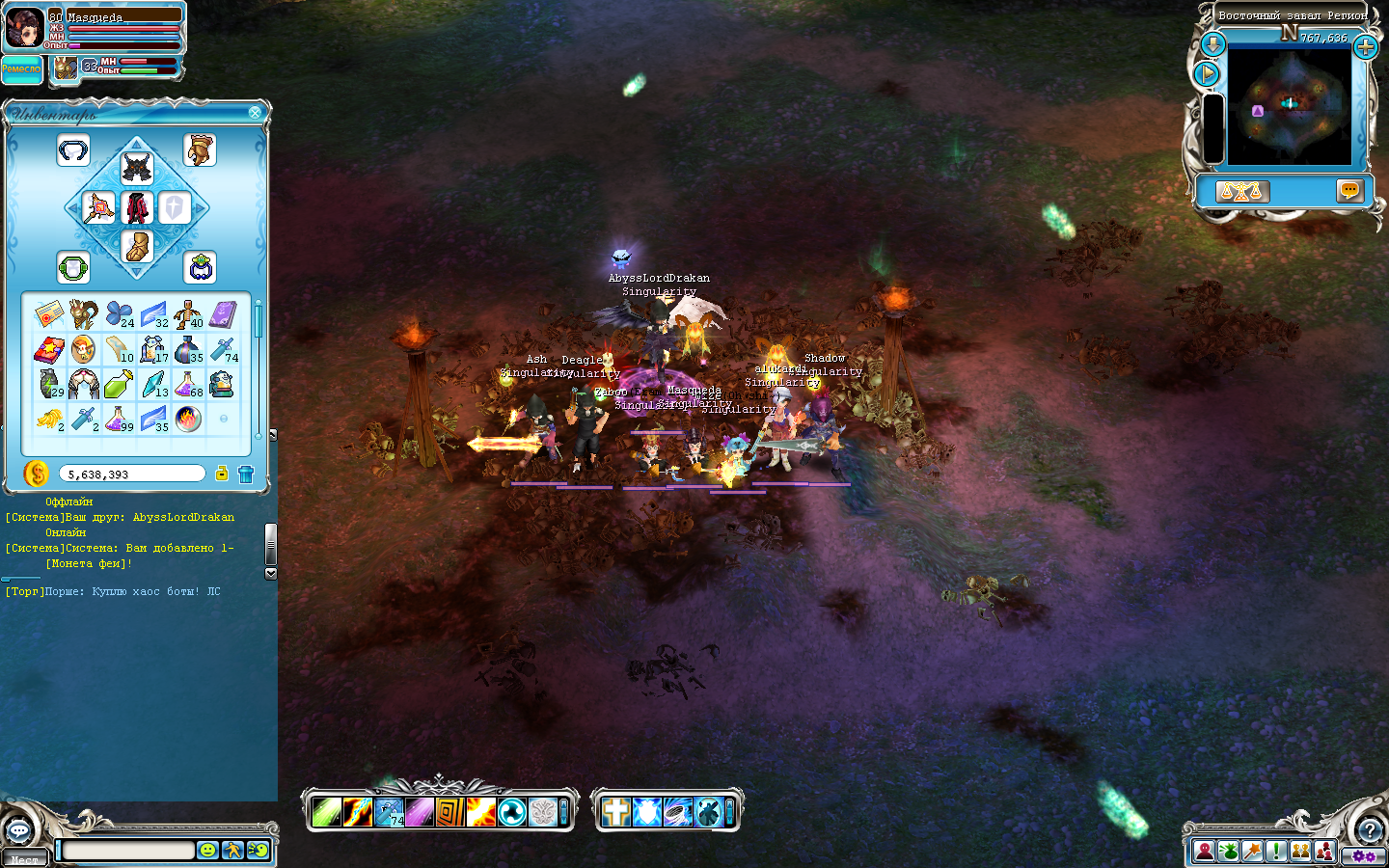This screenshot has height=868, width=1389.
Task: Toggle the inventory padlock button
Action: coord(222,474)
